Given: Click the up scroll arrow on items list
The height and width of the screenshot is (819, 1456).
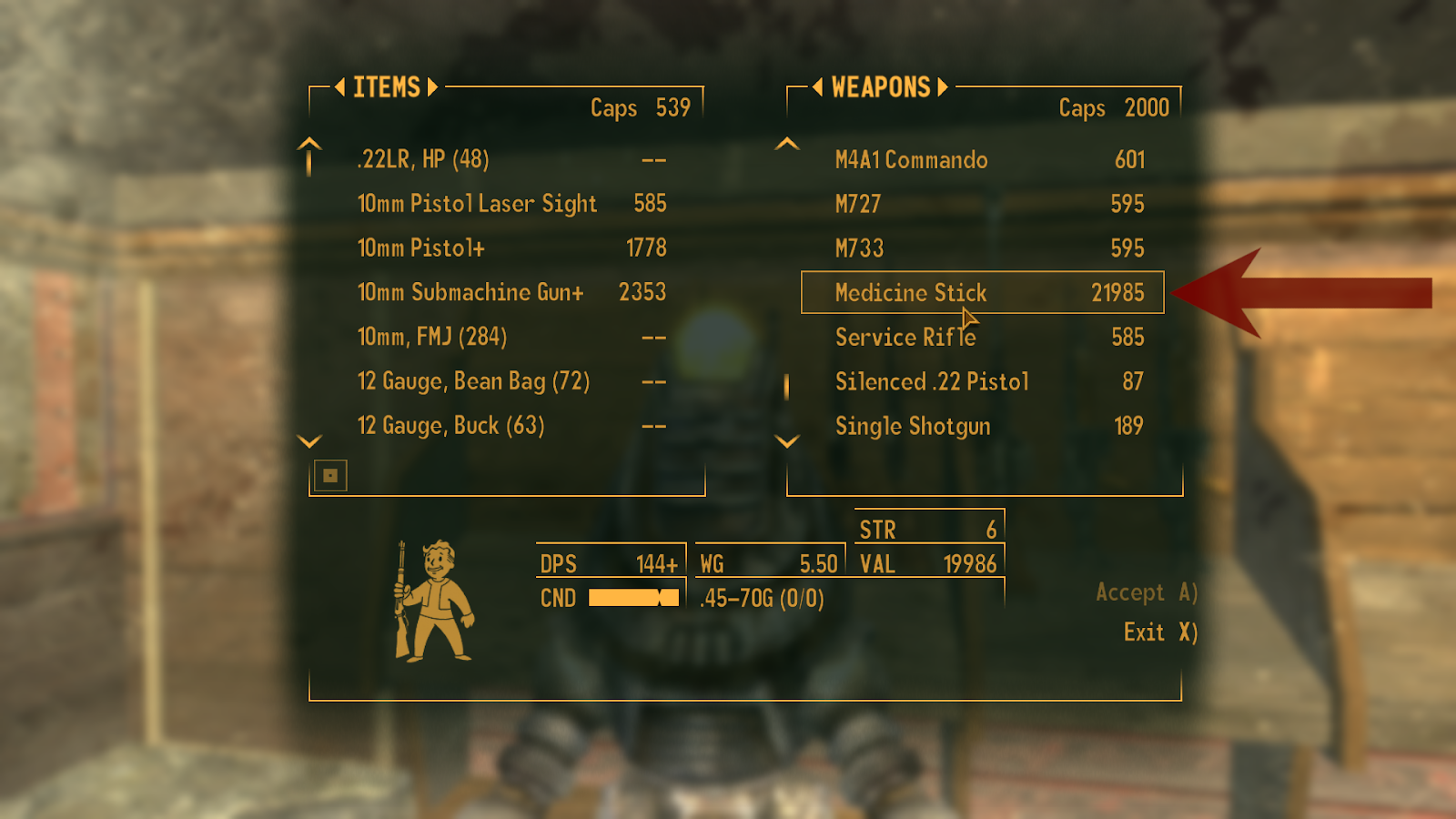Looking at the screenshot, I should tap(308, 155).
